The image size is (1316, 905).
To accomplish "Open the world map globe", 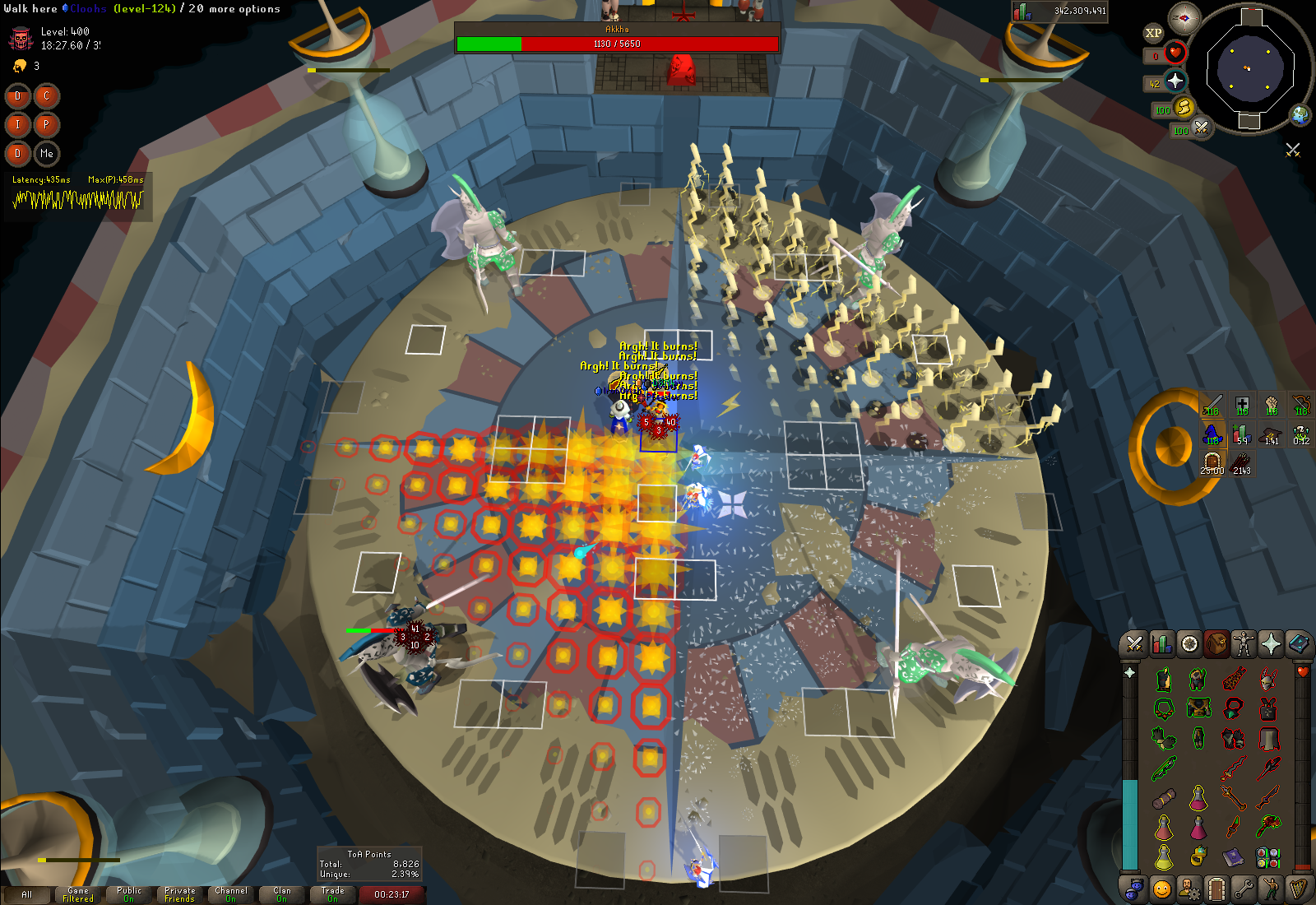I will [1300, 114].
